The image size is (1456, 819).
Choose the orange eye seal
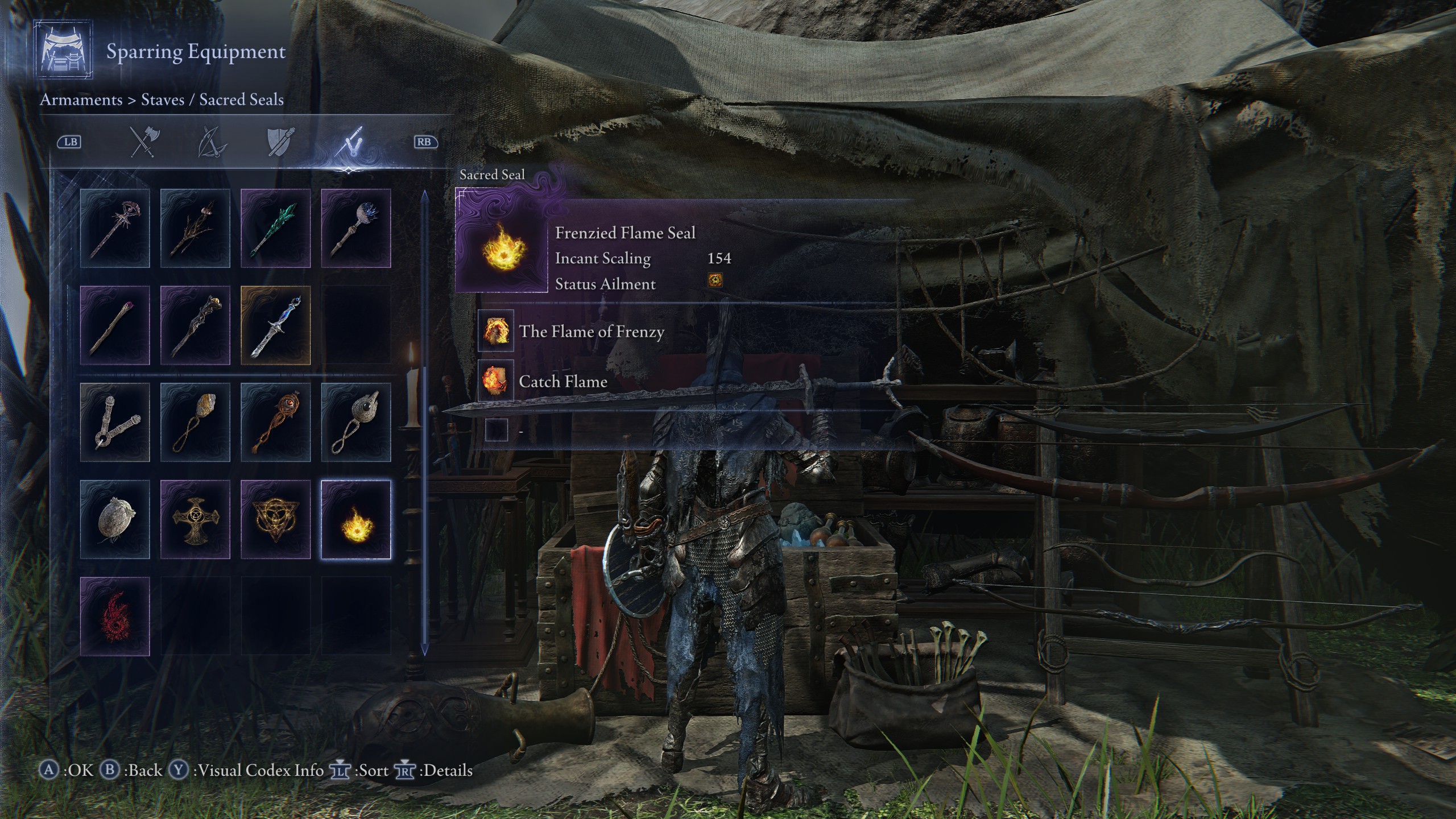coord(276,422)
